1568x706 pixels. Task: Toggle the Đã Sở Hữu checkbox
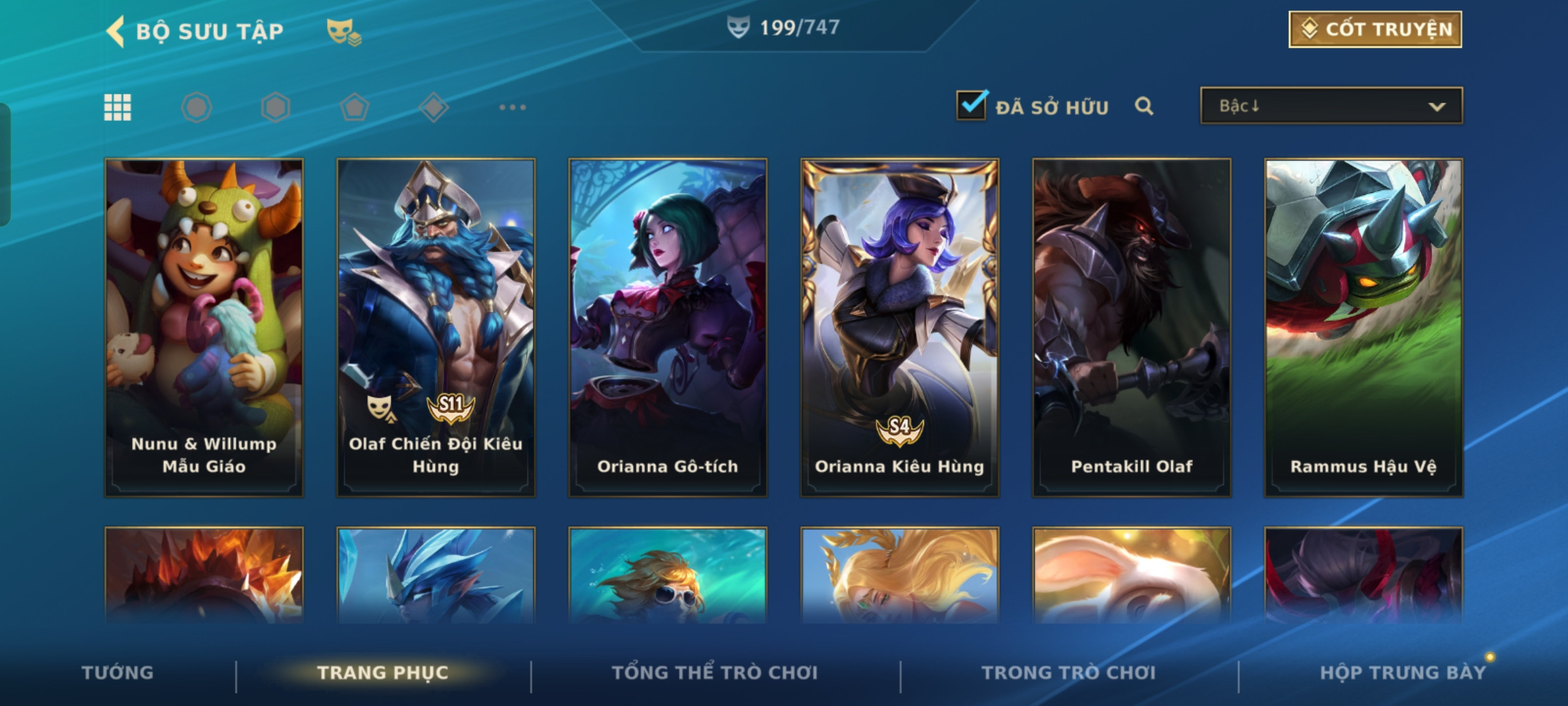(972, 105)
